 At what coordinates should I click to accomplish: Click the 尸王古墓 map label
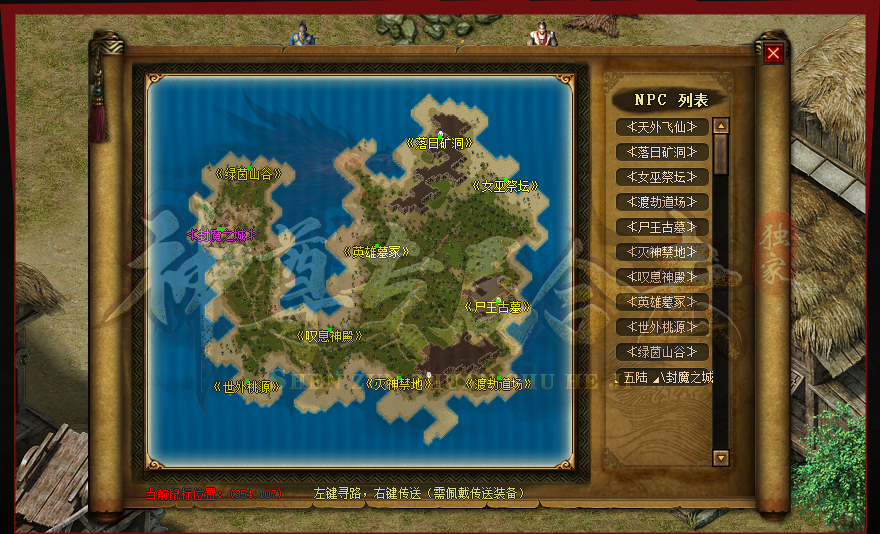click(497, 307)
